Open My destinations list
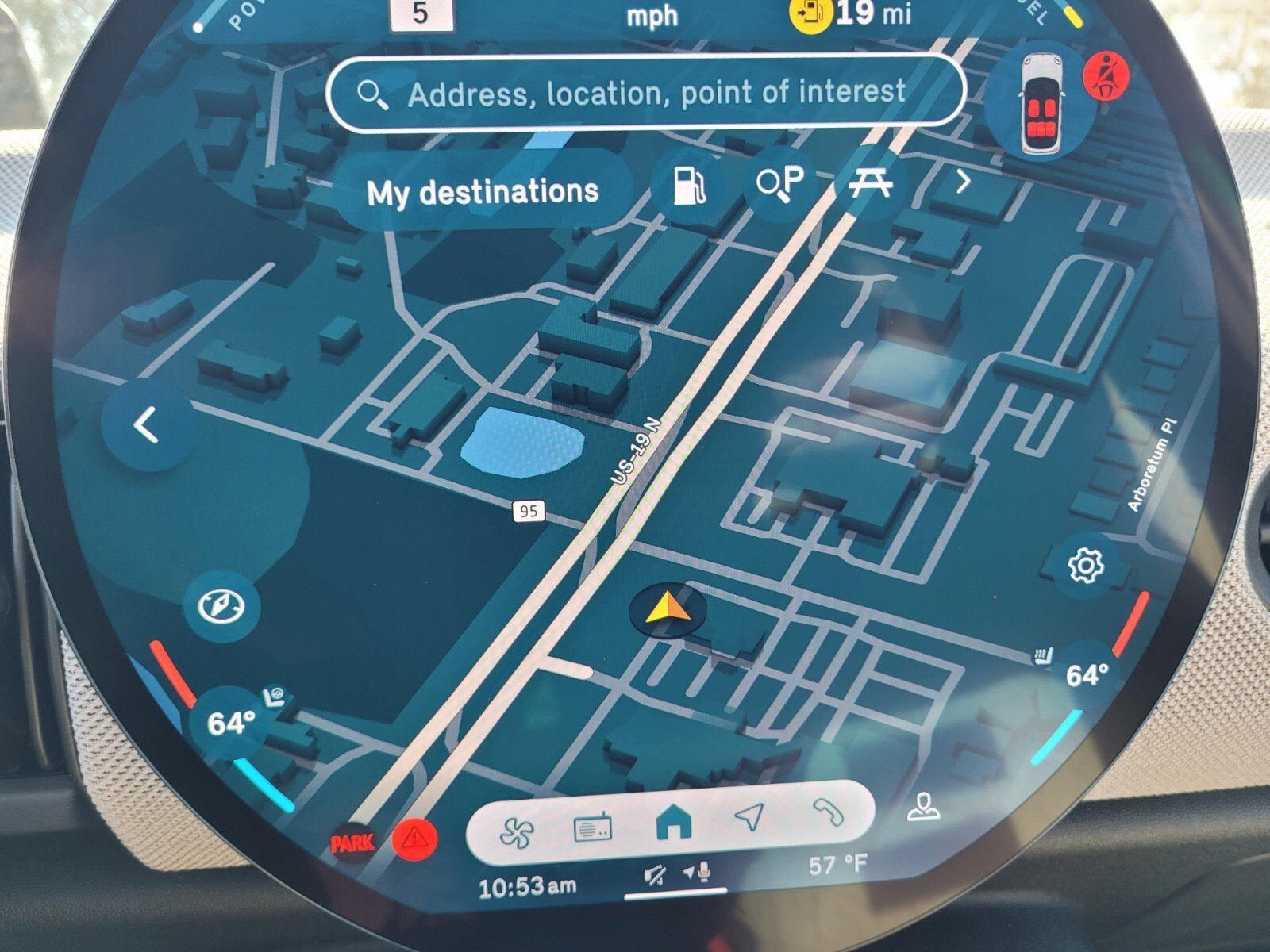Screen dimensions: 1270x952 click(482, 192)
